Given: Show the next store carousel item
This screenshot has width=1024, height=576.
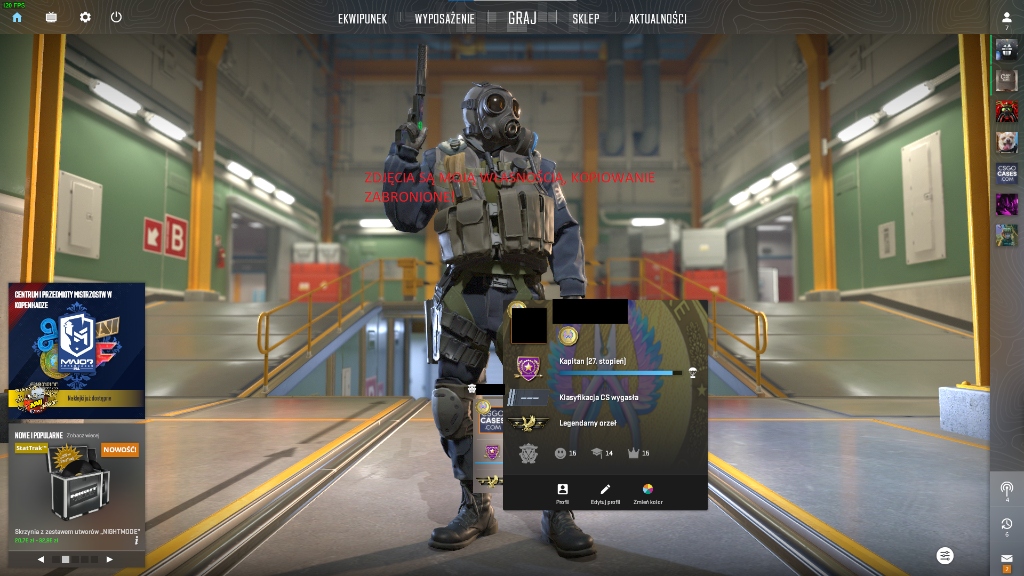Looking at the screenshot, I should click(110, 559).
